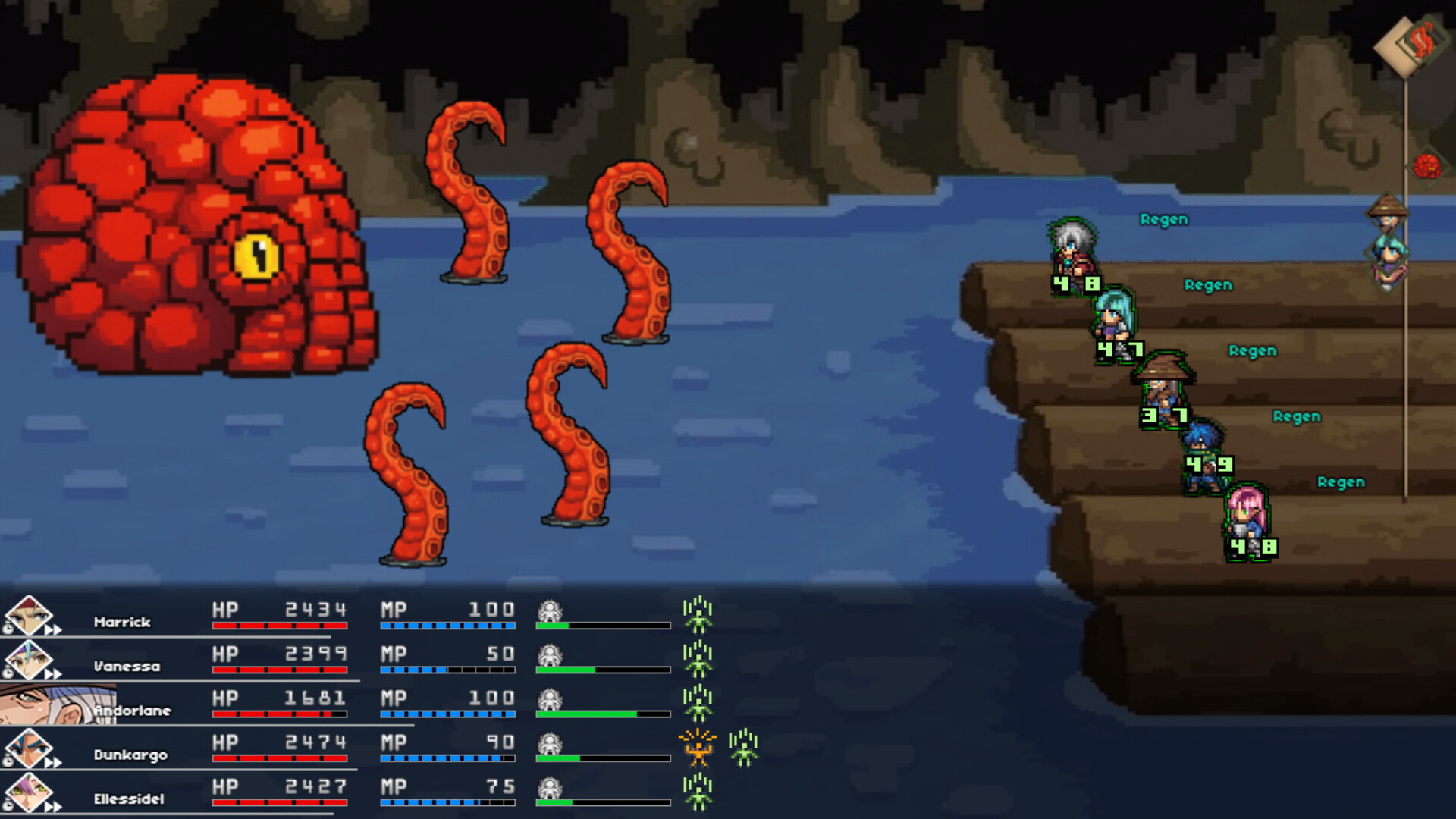Screen dimensions: 1456x819
Task: Click the timer icon on Vanessa's portrait frame
Action: pyautogui.click(x=9, y=673)
